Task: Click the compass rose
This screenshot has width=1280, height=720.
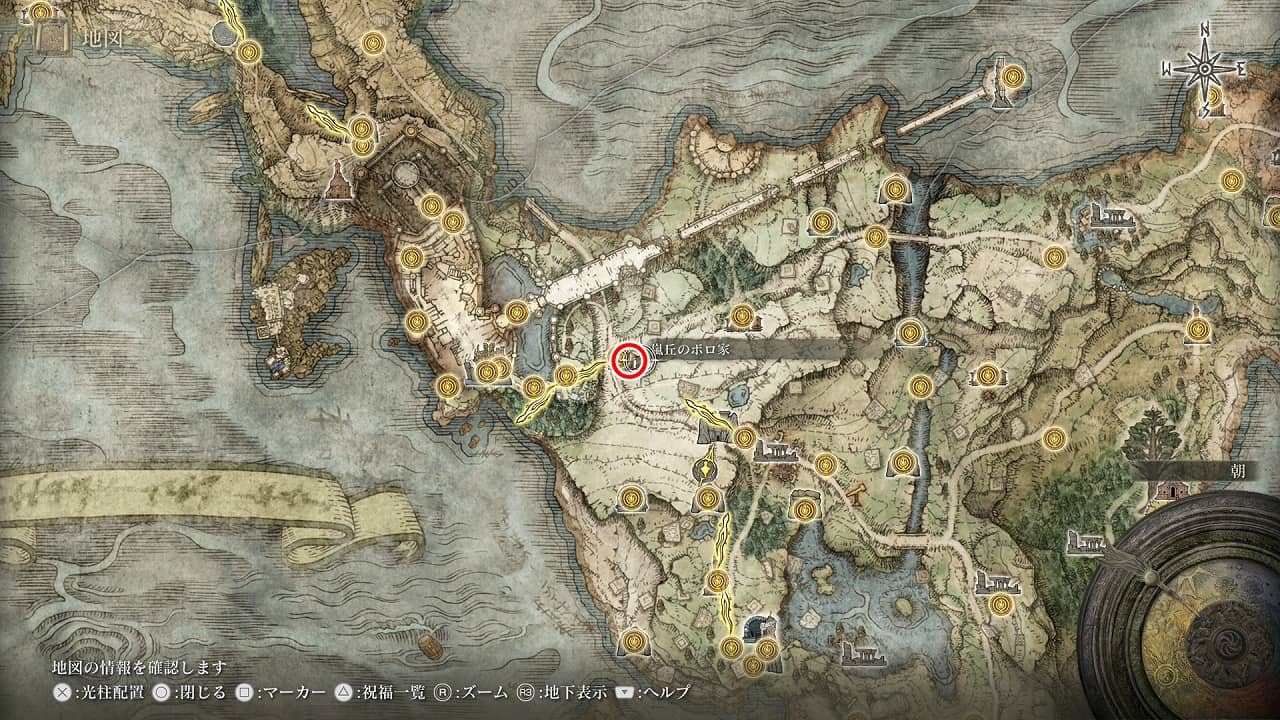Action: (x=1204, y=68)
